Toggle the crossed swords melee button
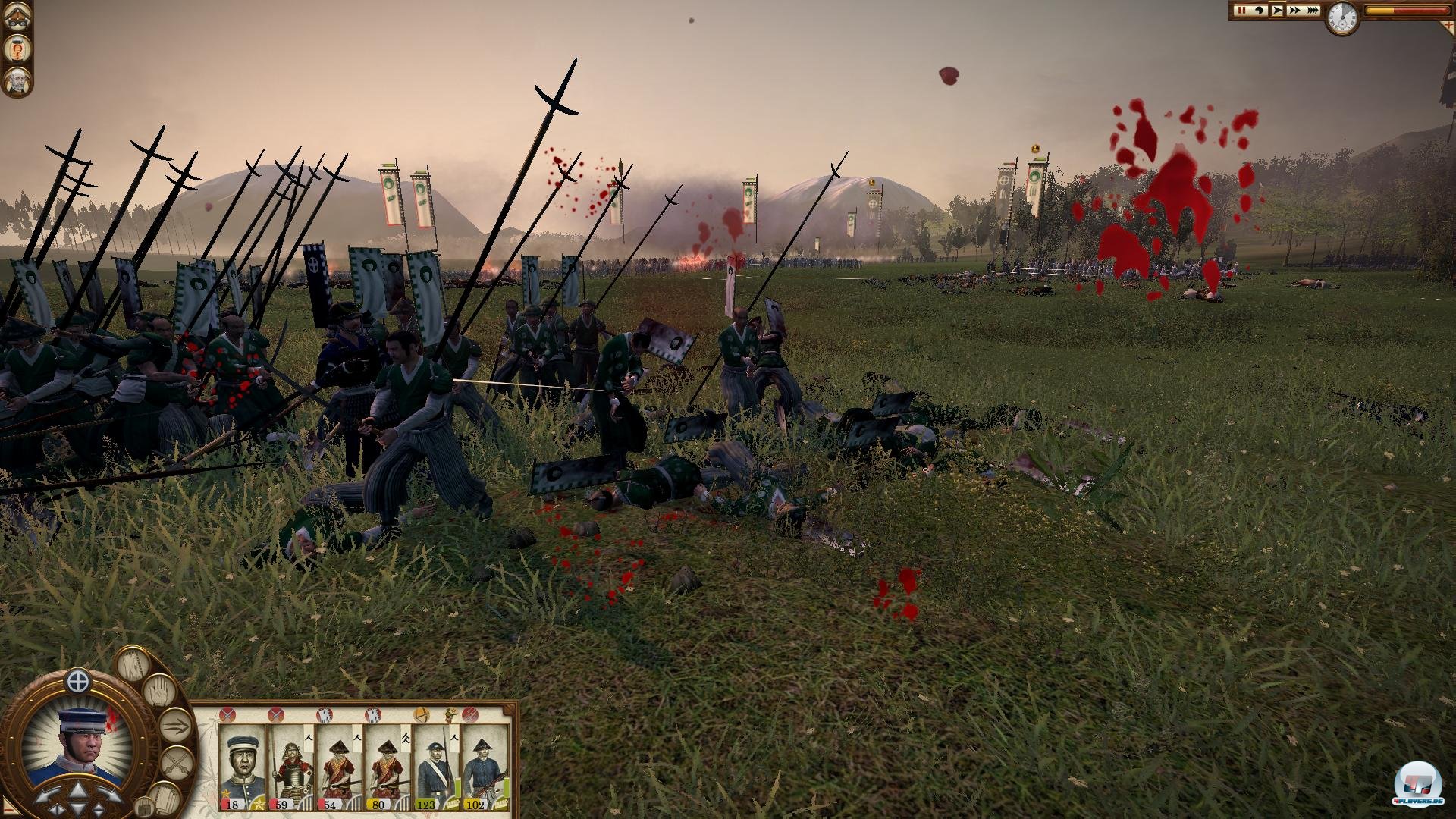 click(x=176, y=762)
